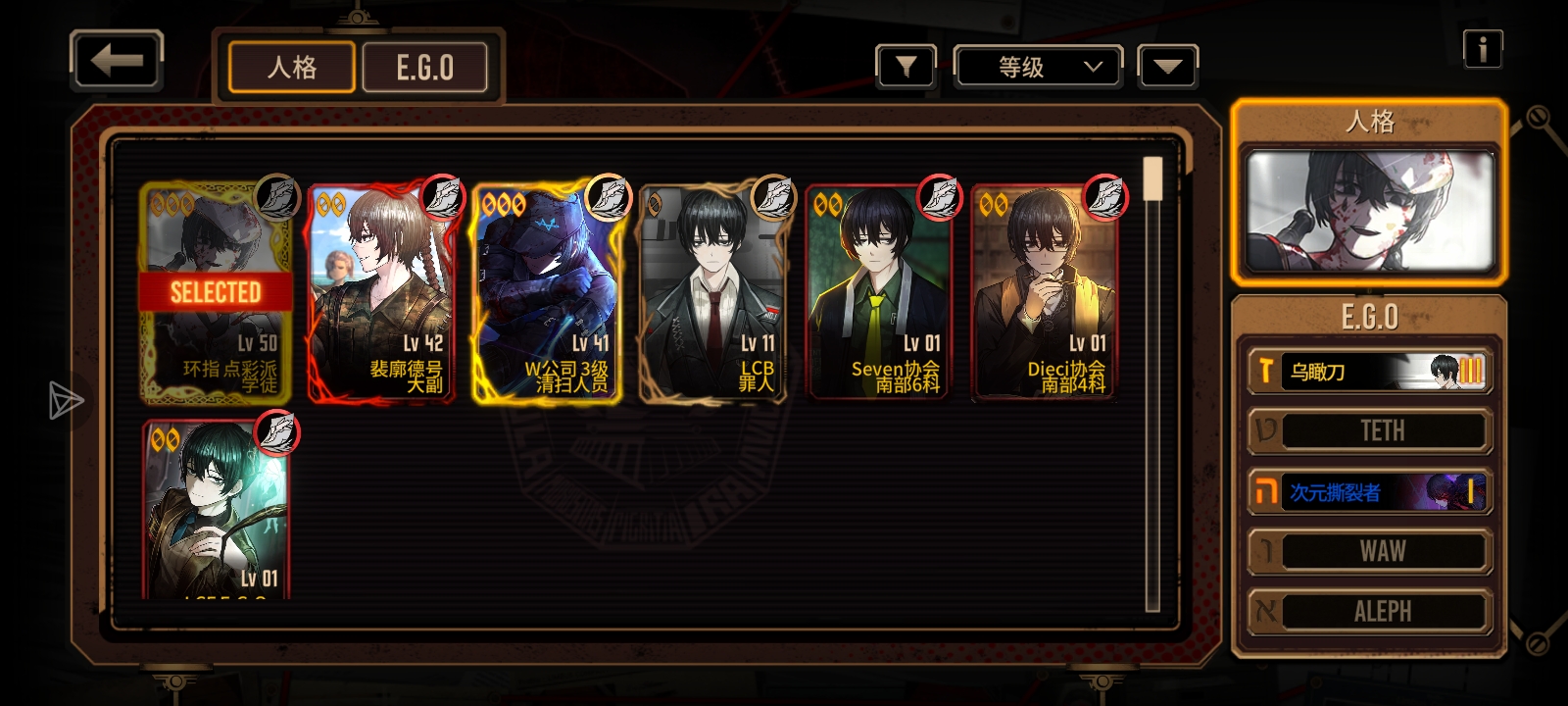Screen dimensions: 1568x706
Task: Open the empty TETH E.G.O slot
Action: coord(1369,431)
